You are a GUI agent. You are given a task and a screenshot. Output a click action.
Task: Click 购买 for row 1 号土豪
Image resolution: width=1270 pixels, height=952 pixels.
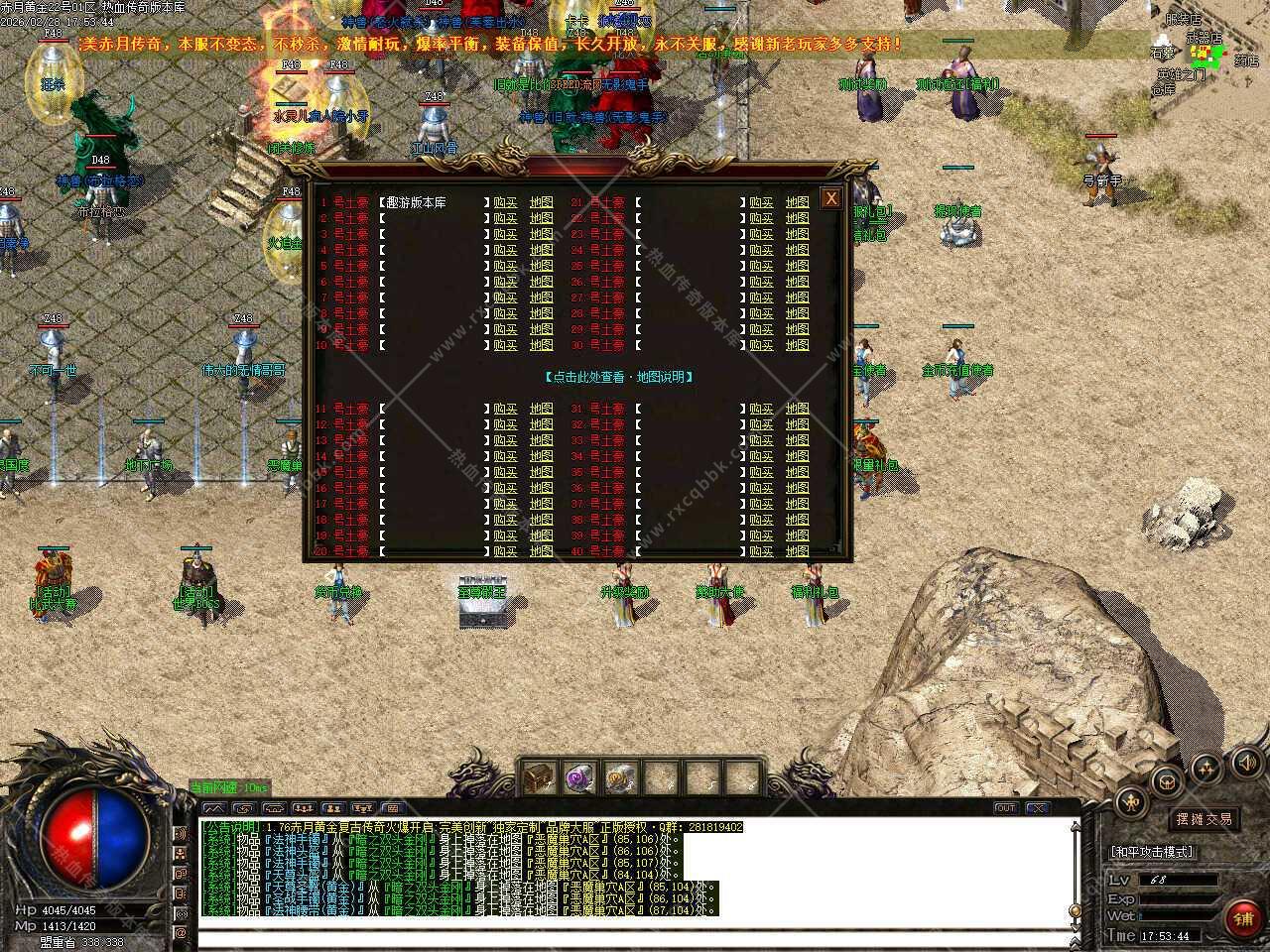pyautogui.click(x=505, y=202)
